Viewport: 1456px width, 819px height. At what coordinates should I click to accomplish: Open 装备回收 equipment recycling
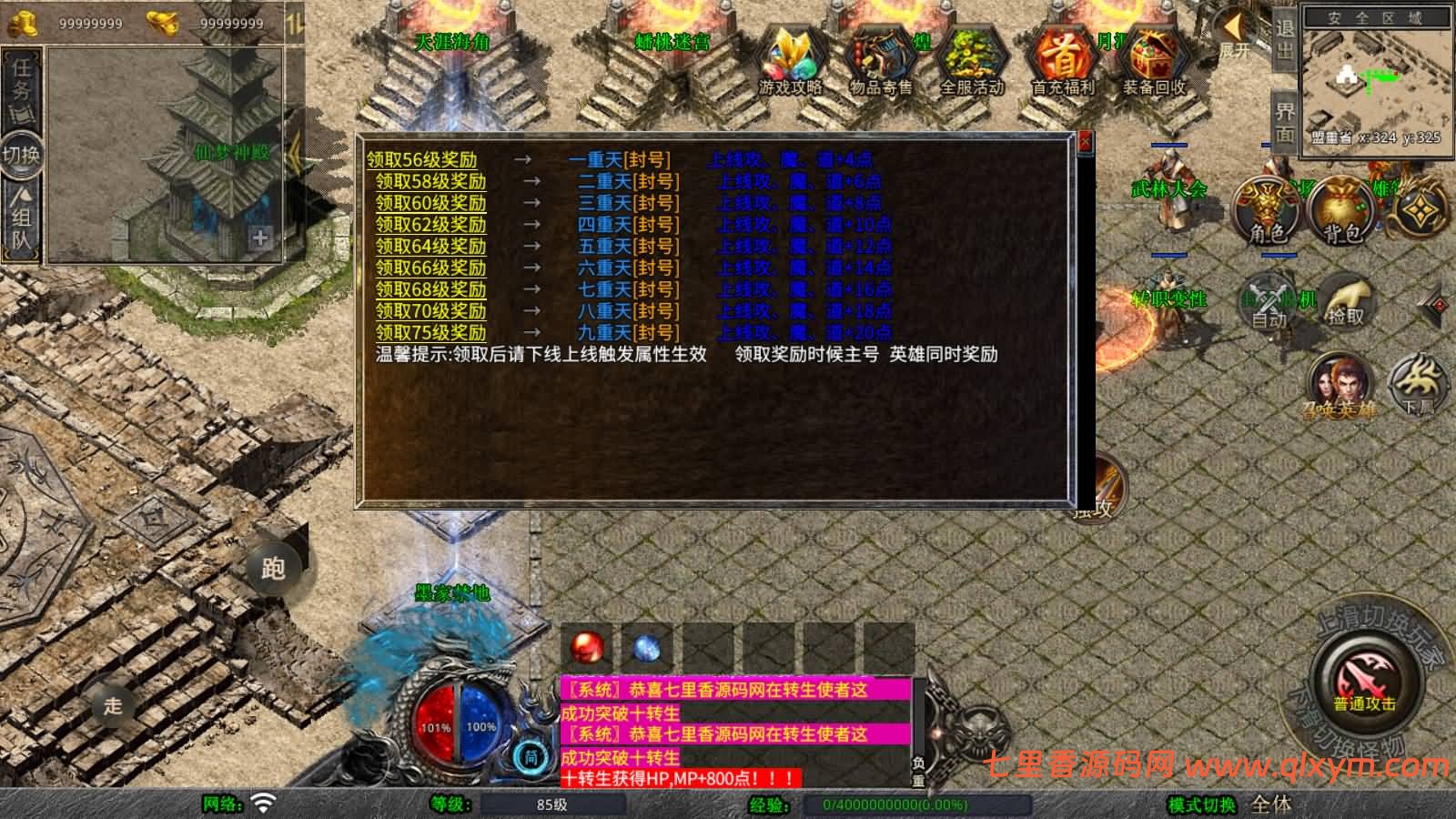tap(1153, 62)
